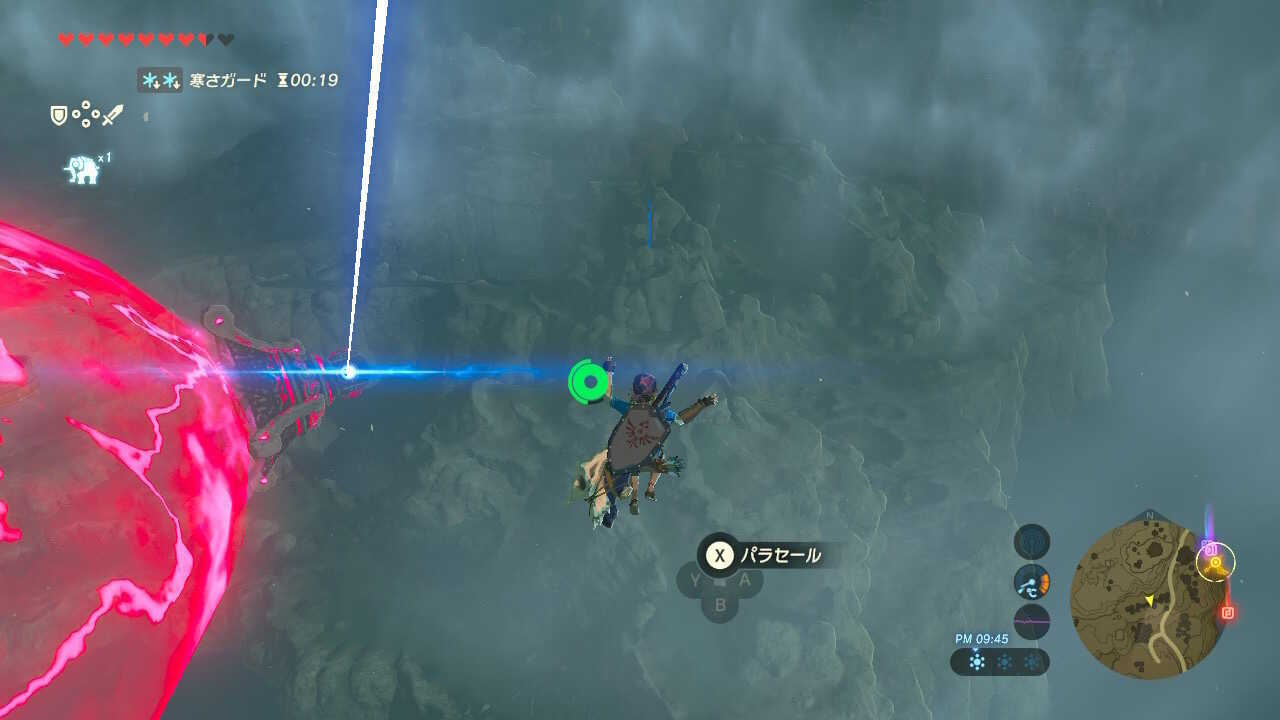Screen dimensions: 1280x720
Task: Click the yellow player arrow on the minimap
Action: 1151,601
